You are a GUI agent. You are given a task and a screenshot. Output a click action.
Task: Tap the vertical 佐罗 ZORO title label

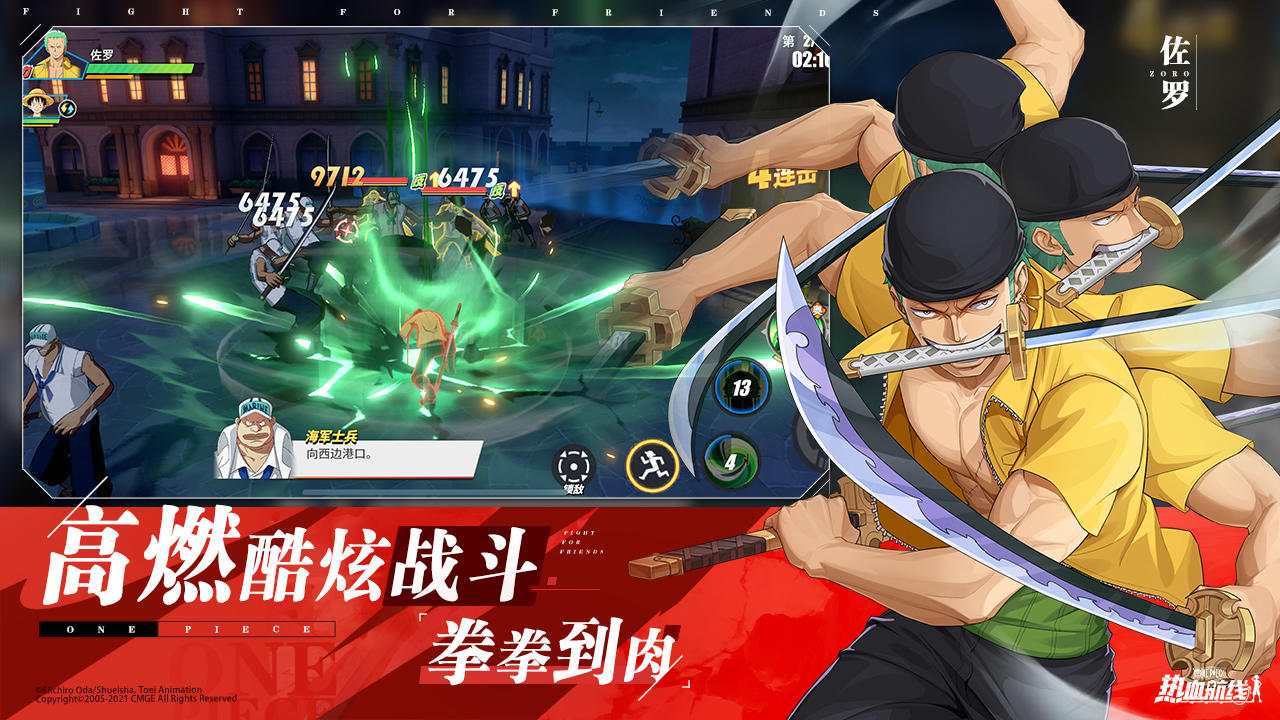(1176, 70)
